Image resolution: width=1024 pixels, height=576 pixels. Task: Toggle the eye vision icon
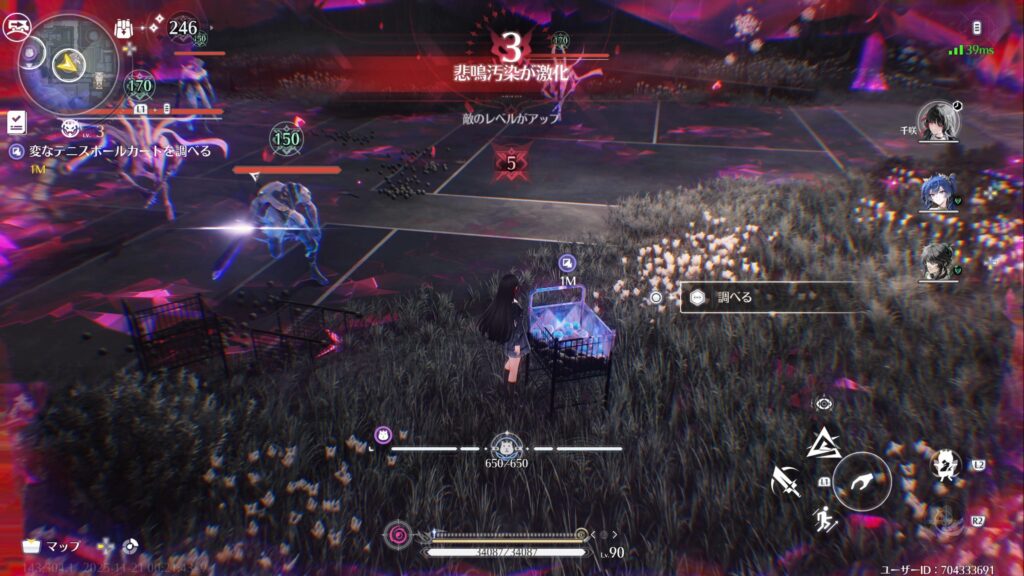[823, 403]
